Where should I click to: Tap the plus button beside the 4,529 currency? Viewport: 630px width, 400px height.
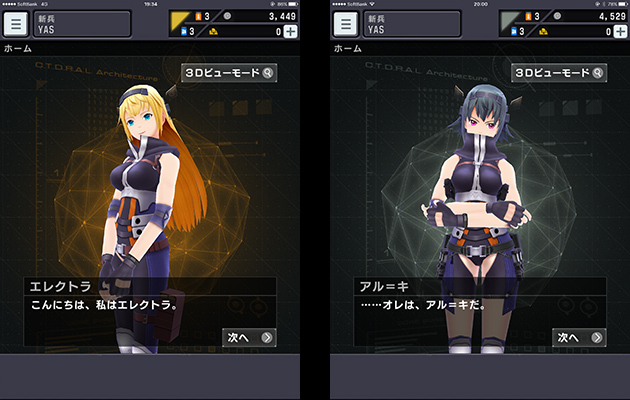[620, 32]
